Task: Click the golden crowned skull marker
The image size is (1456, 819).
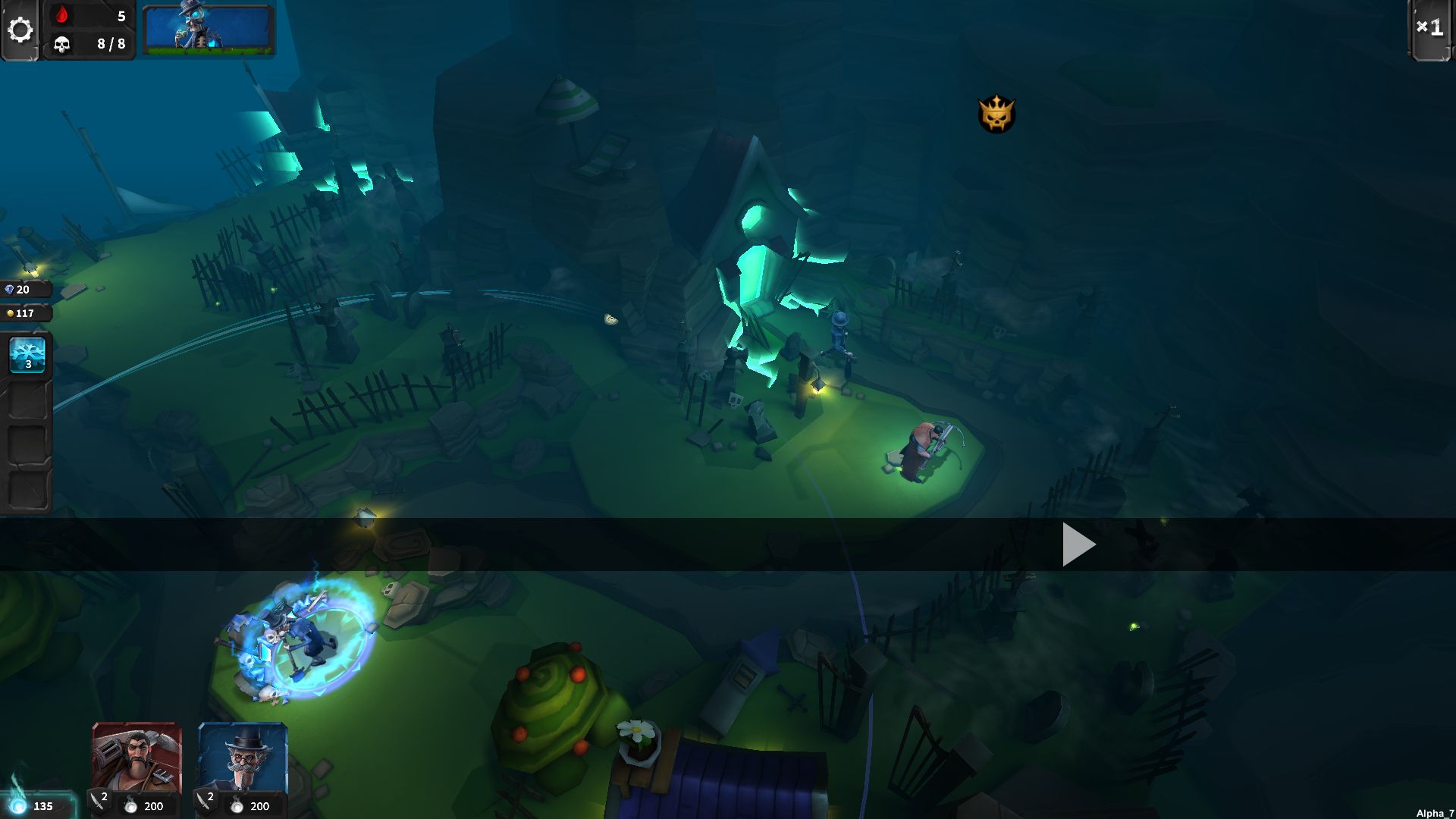Action: [996, 115]
